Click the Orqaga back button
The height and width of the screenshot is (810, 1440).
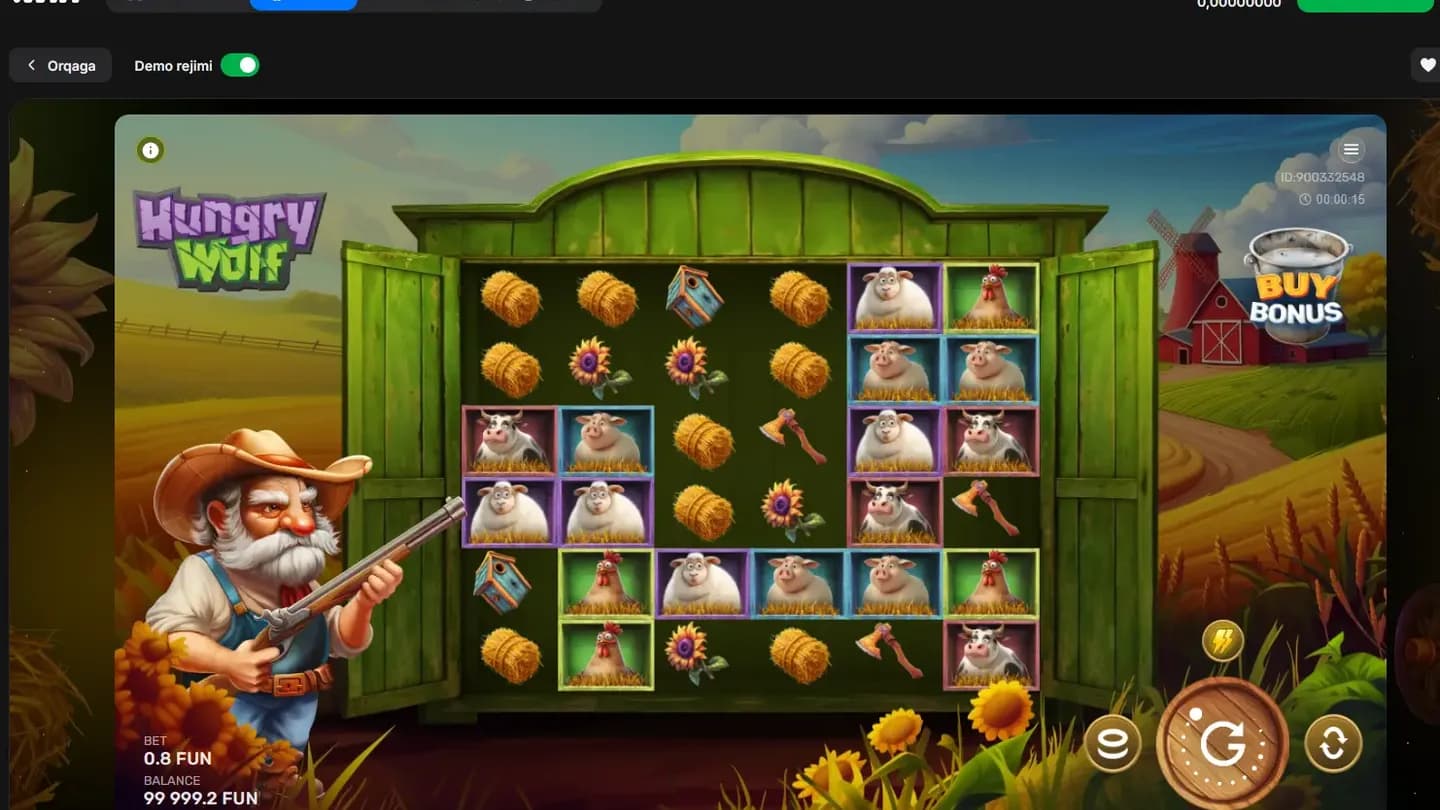click(60, 64)
